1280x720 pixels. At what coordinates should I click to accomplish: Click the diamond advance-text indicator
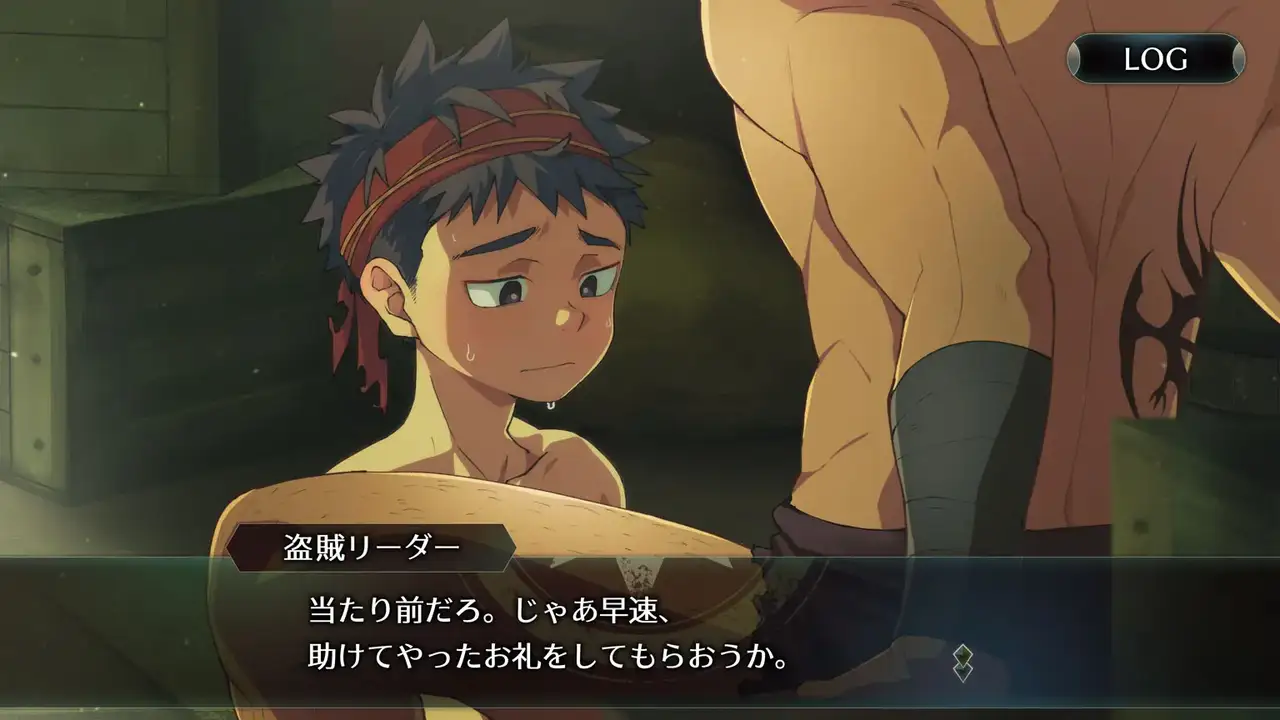pyautogui.click(x=962, y=663)
